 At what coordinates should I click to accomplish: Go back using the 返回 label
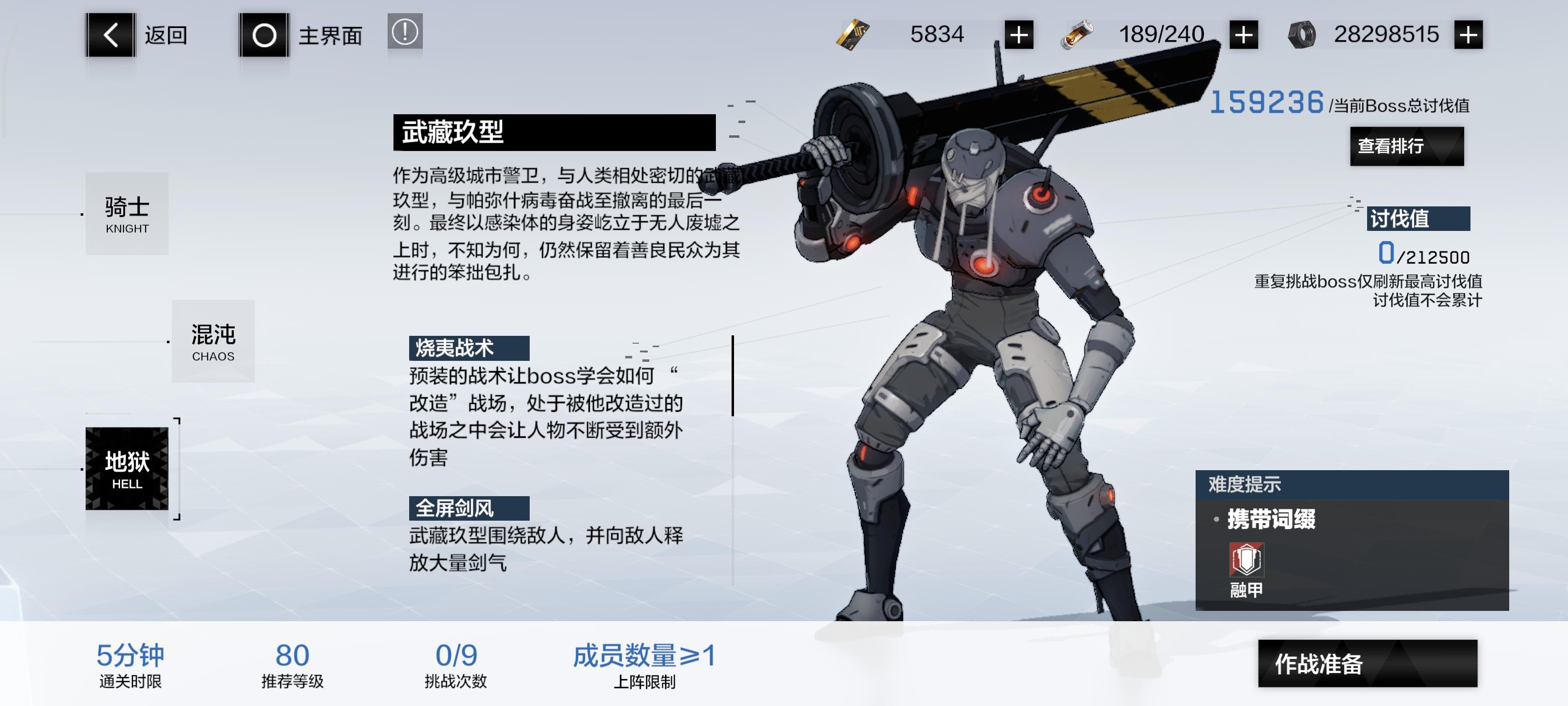pyautogui.click(x=166, y=36)
